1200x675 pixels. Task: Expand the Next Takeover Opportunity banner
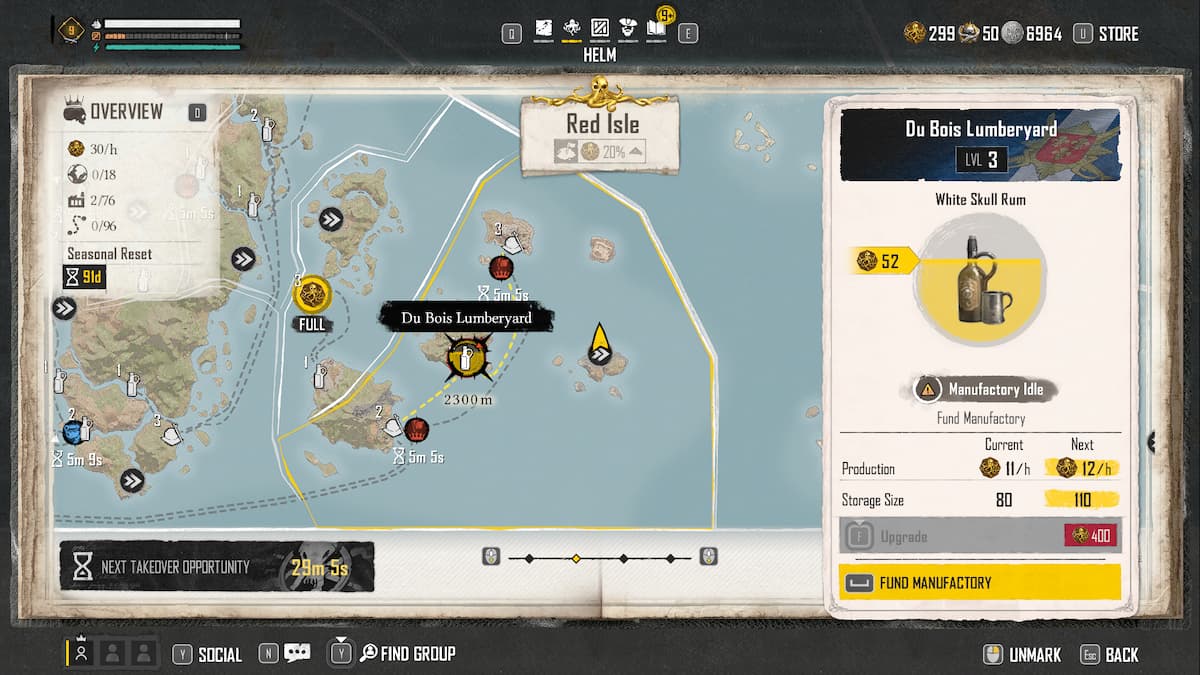point(217,567)
